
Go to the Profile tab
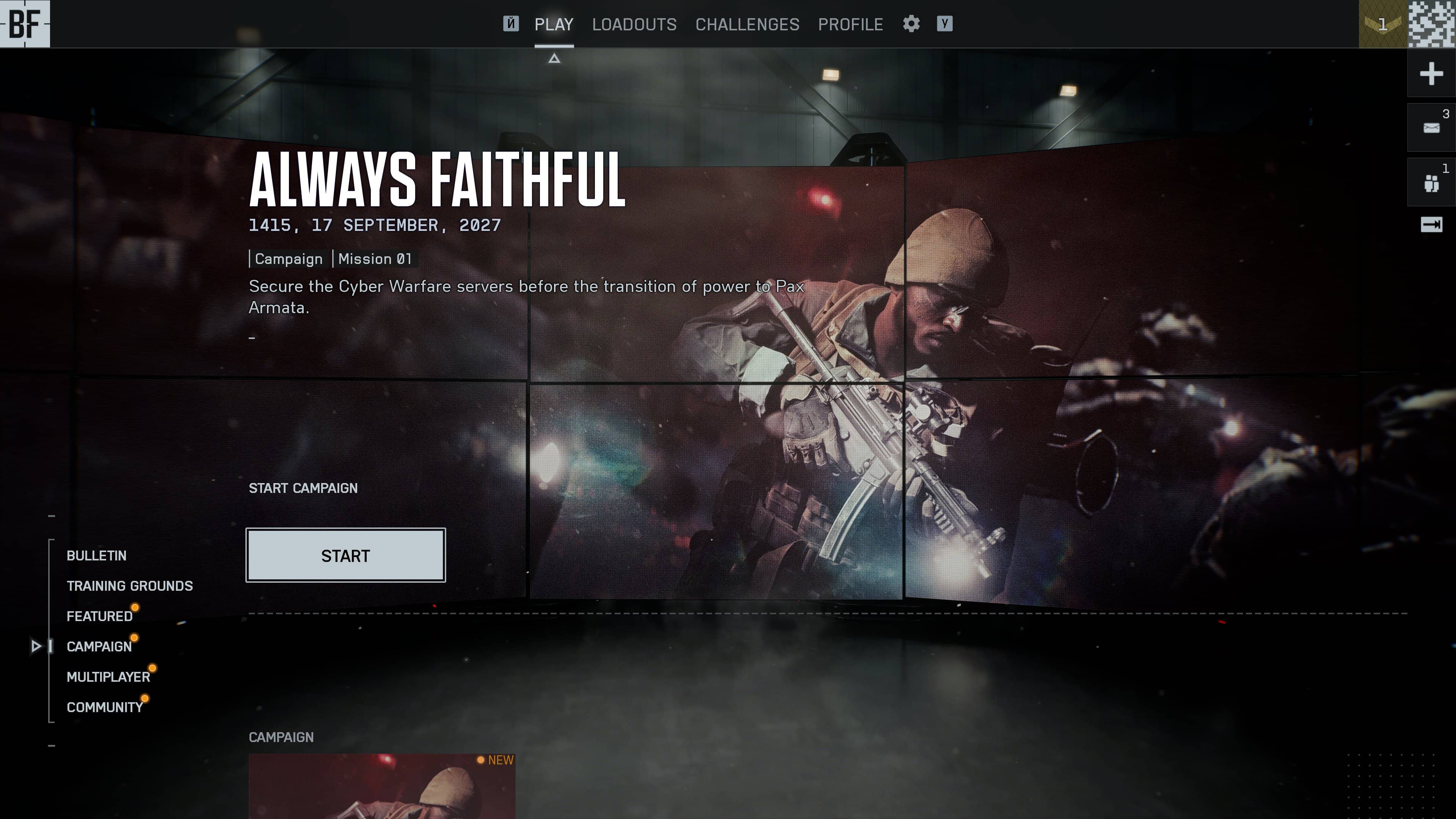coord(850,24)
